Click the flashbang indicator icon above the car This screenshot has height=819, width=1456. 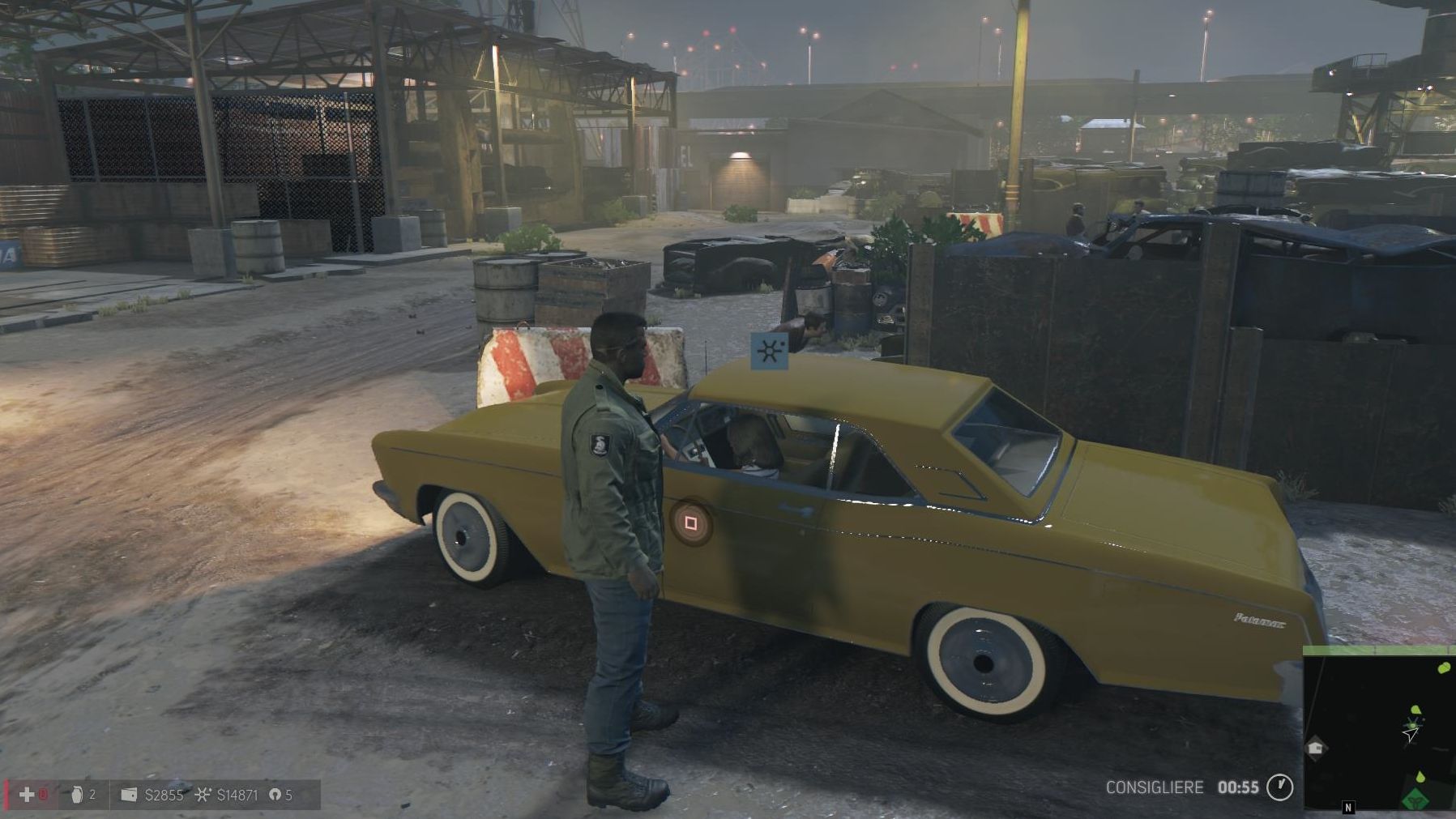(x=771, y=351)
